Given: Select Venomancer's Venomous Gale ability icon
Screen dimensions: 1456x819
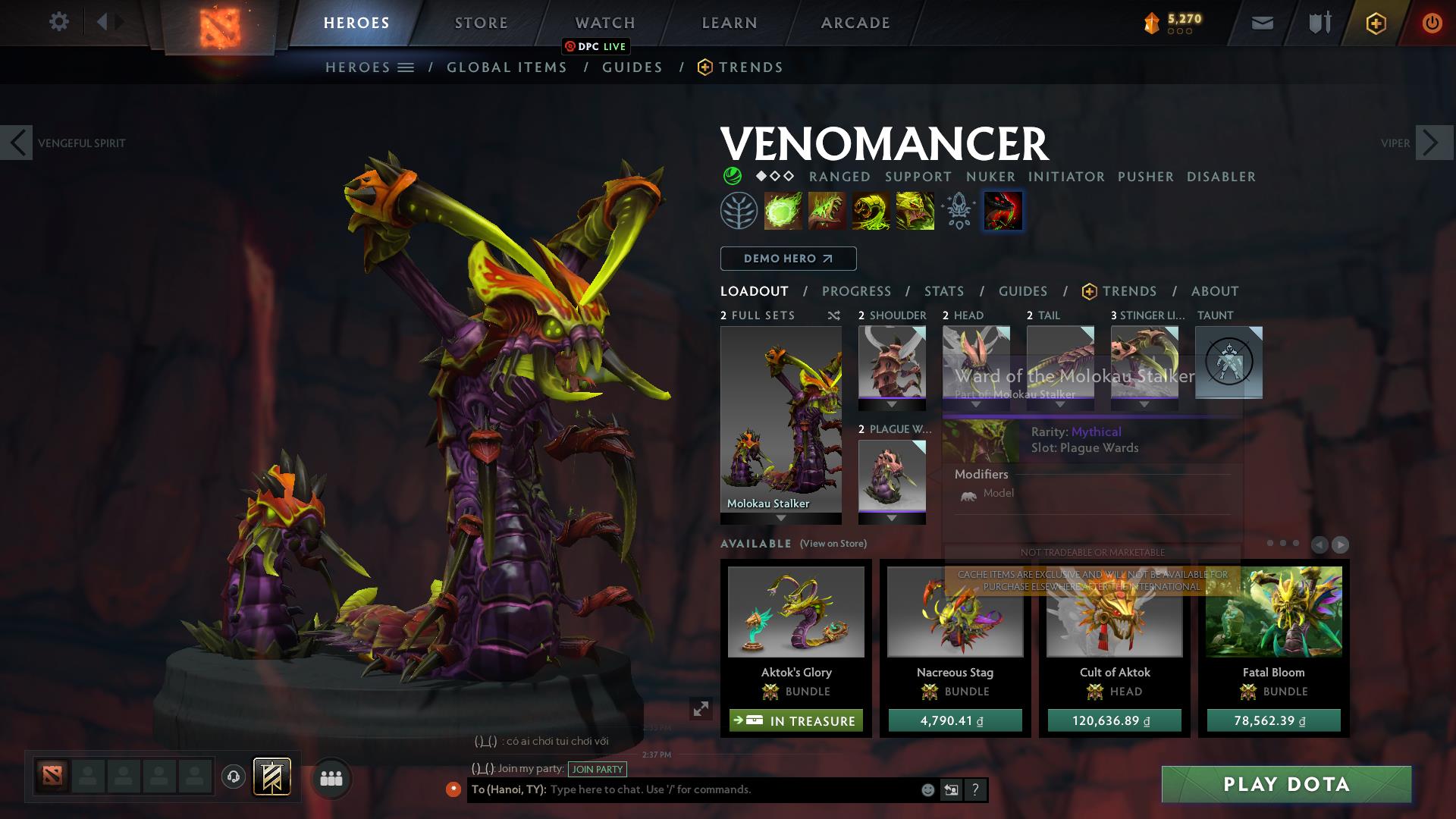Looking at the screenshot, I should click(x=782, y=210).
